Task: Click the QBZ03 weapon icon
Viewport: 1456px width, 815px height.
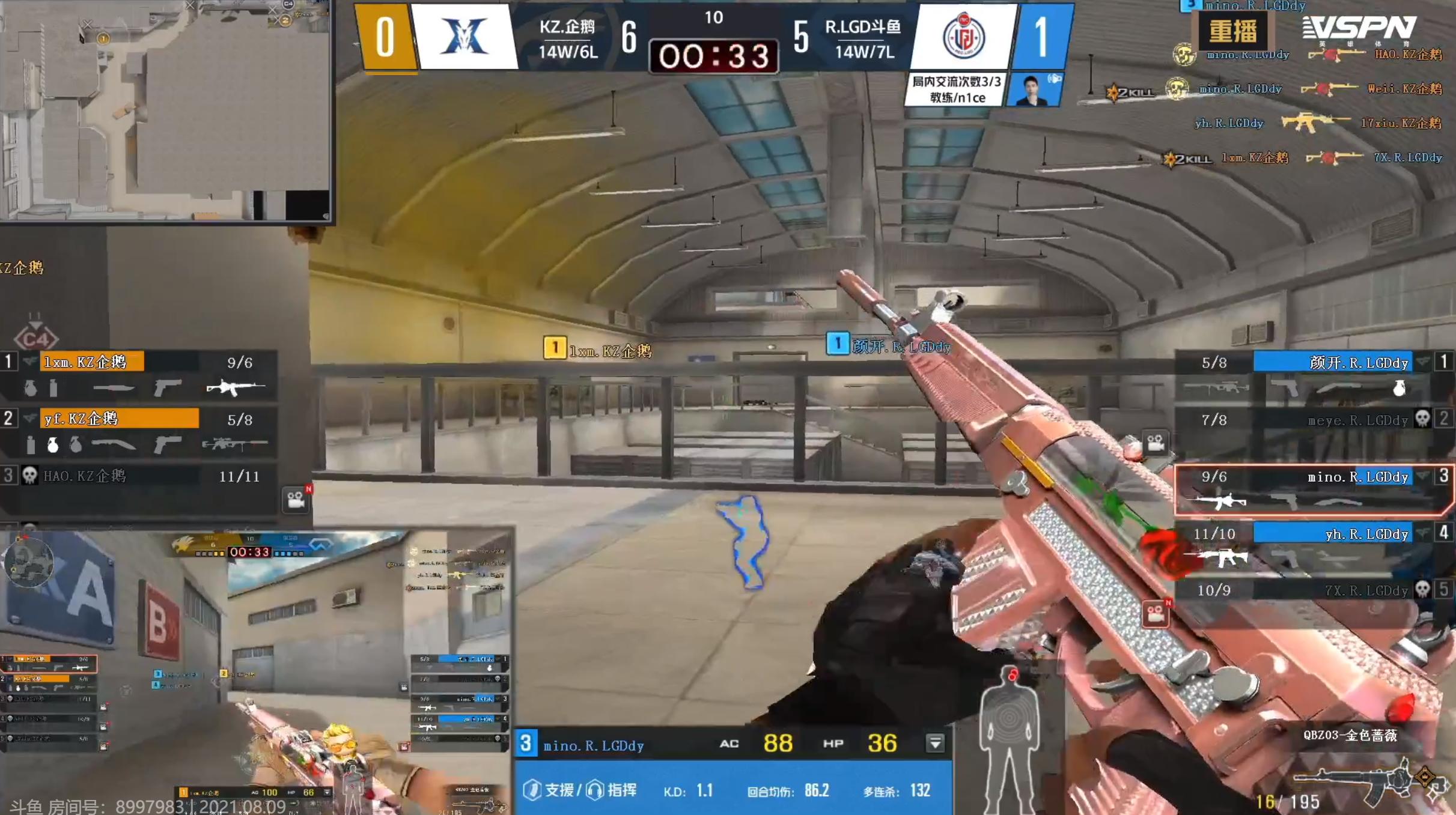Action: (x=1364, y=780)
